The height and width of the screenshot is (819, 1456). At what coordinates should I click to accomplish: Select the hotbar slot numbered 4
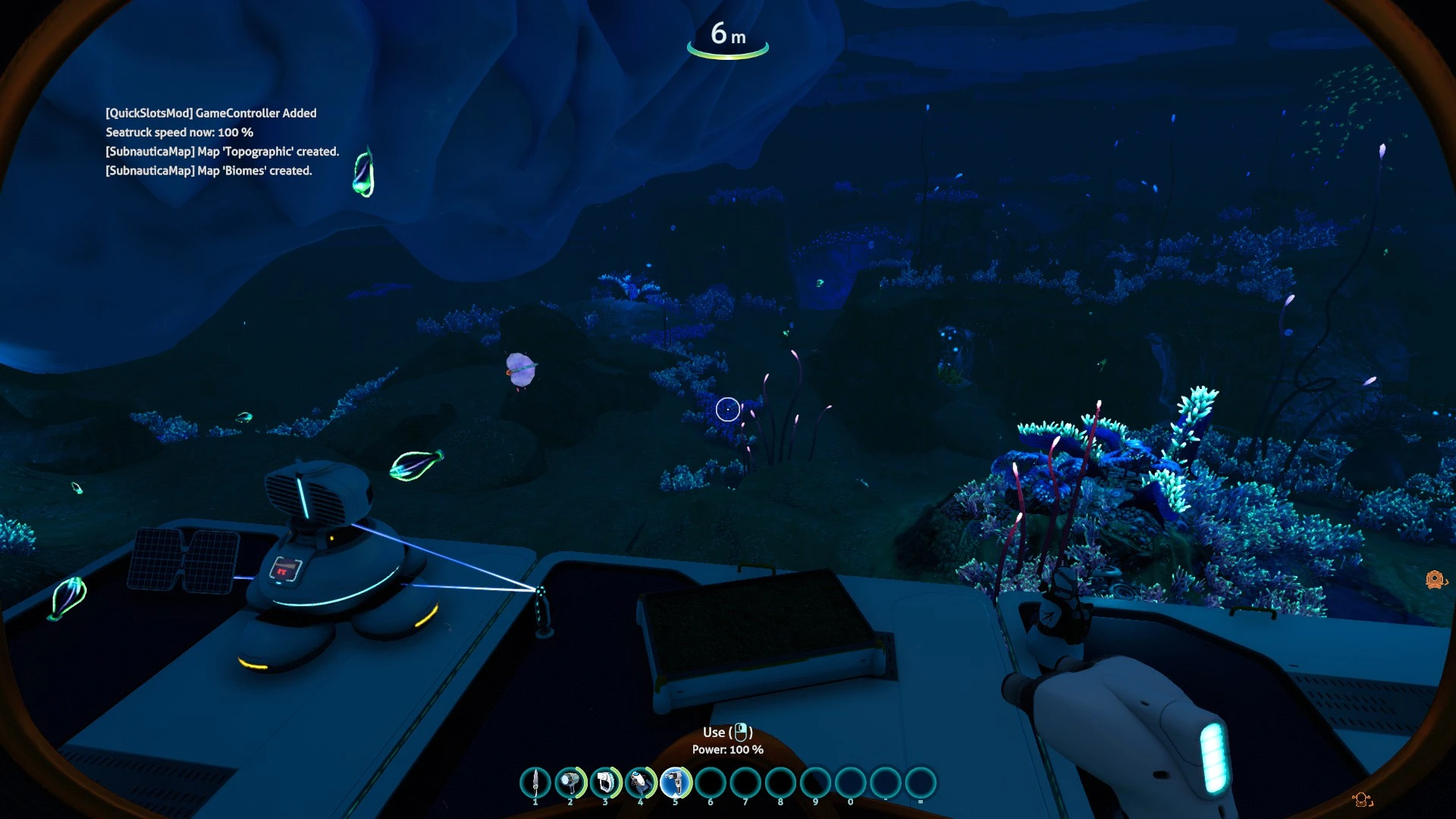(640, 783)
